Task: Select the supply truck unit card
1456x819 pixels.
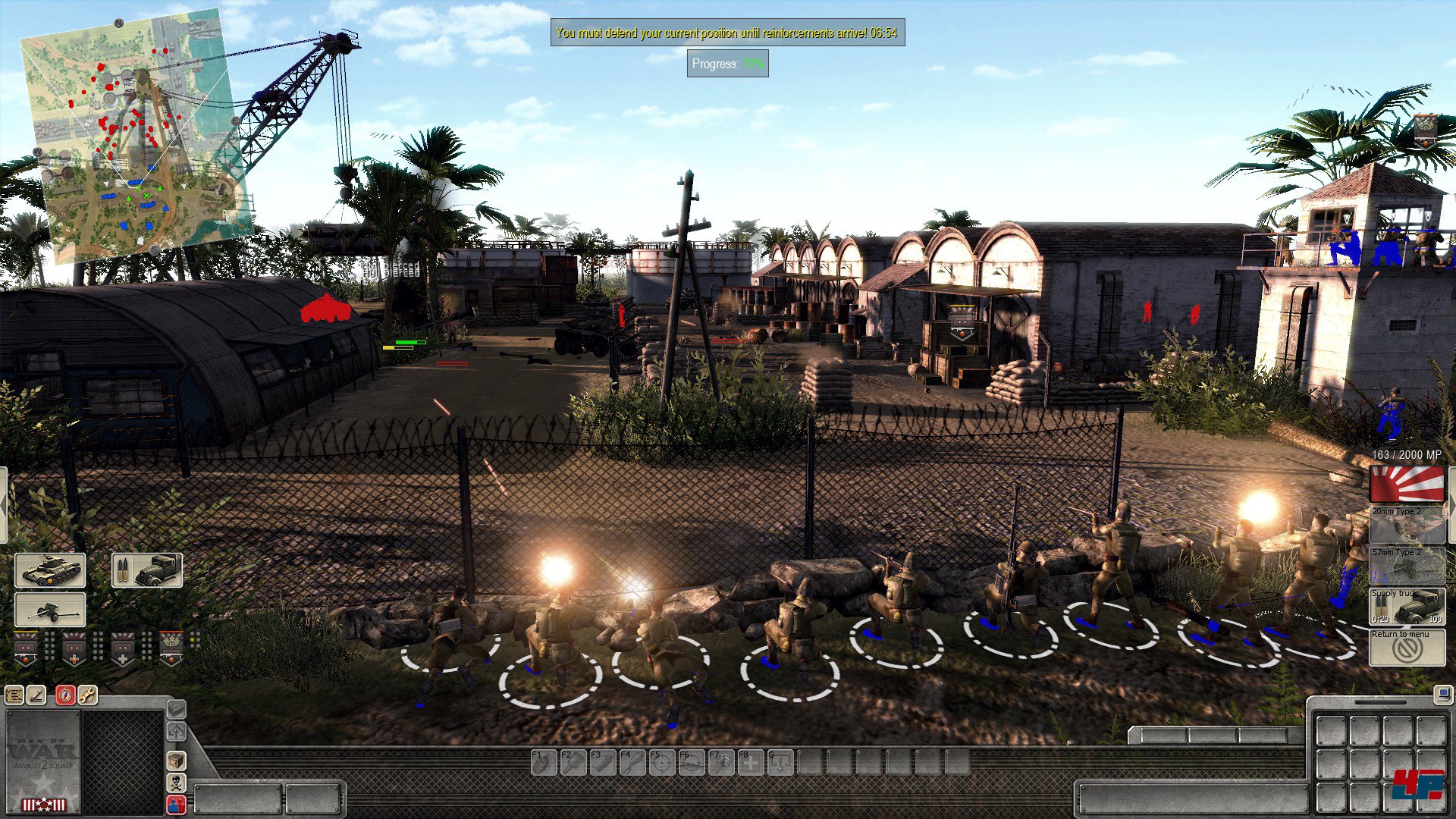Action: tap(147, 570)
